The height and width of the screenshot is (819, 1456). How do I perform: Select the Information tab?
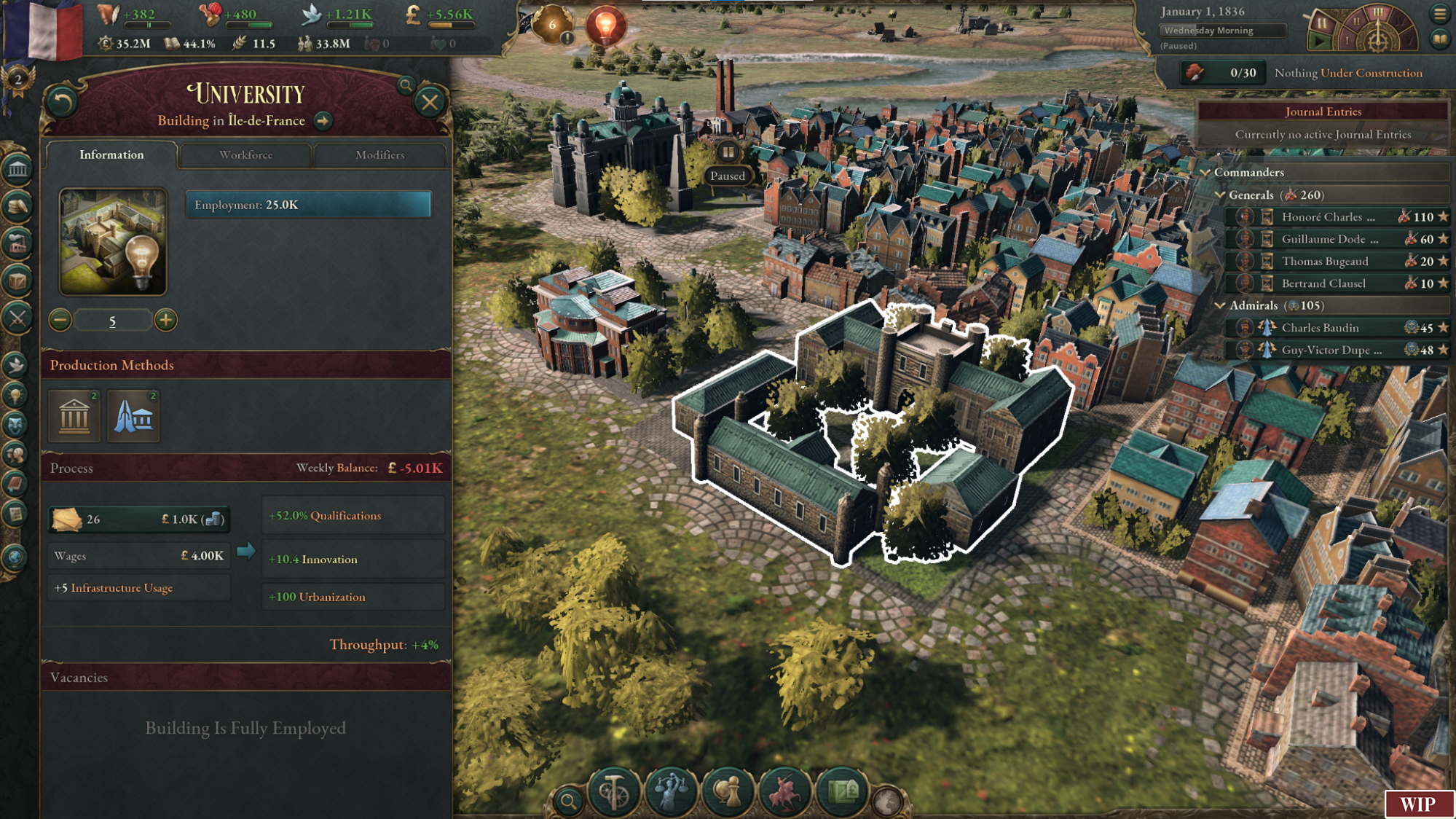click(x=111, y=155)
